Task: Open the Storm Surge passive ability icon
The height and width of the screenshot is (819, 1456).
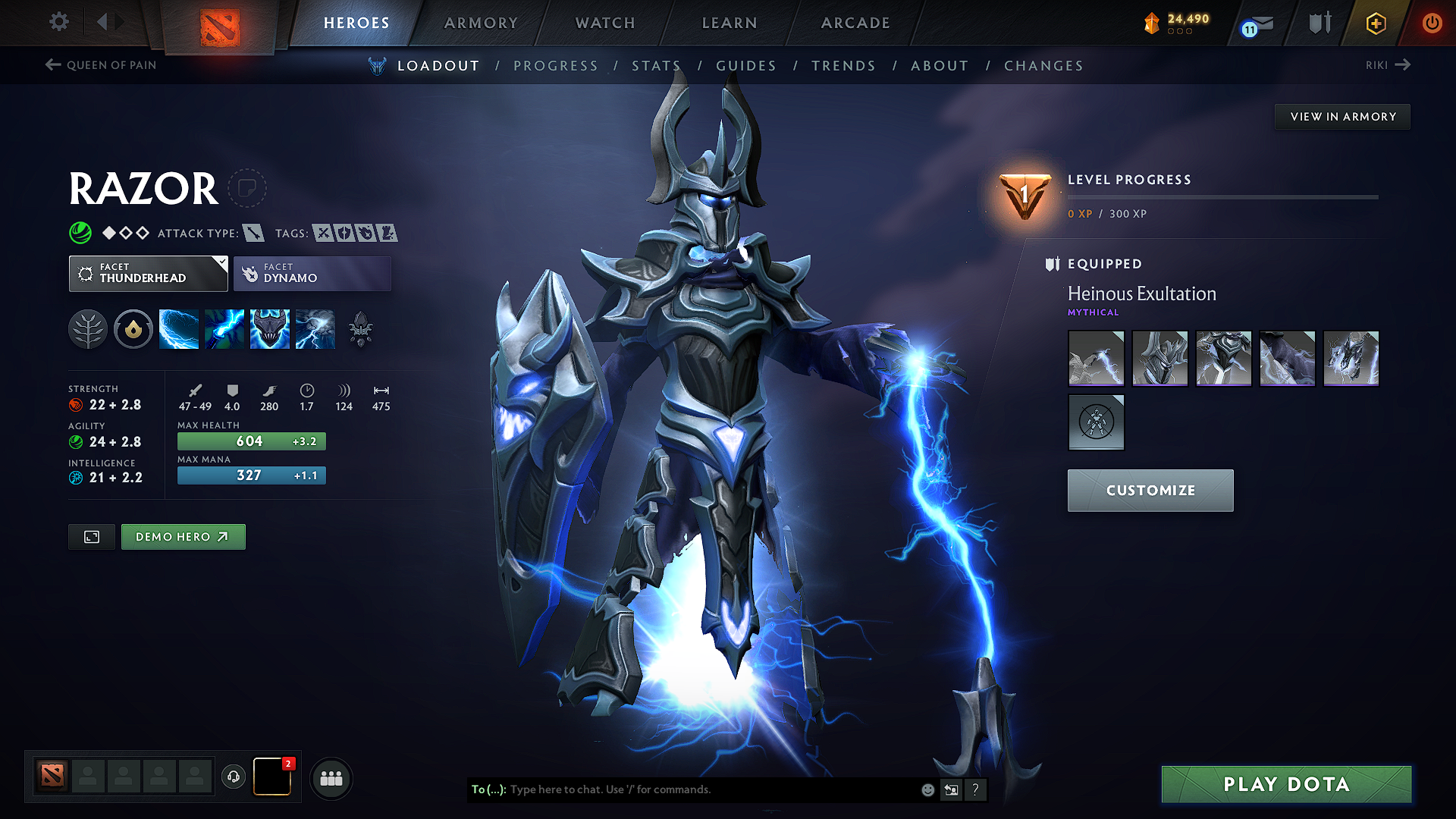Action: (270, 328)
